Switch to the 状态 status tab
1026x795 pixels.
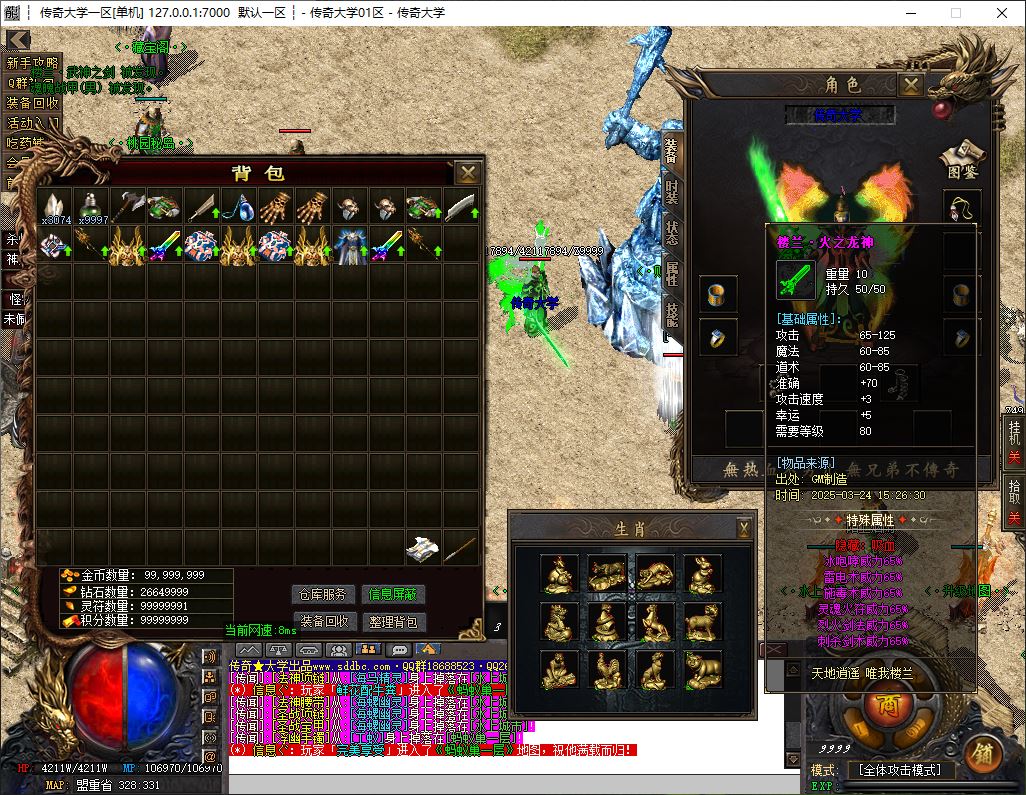(671, 234)
